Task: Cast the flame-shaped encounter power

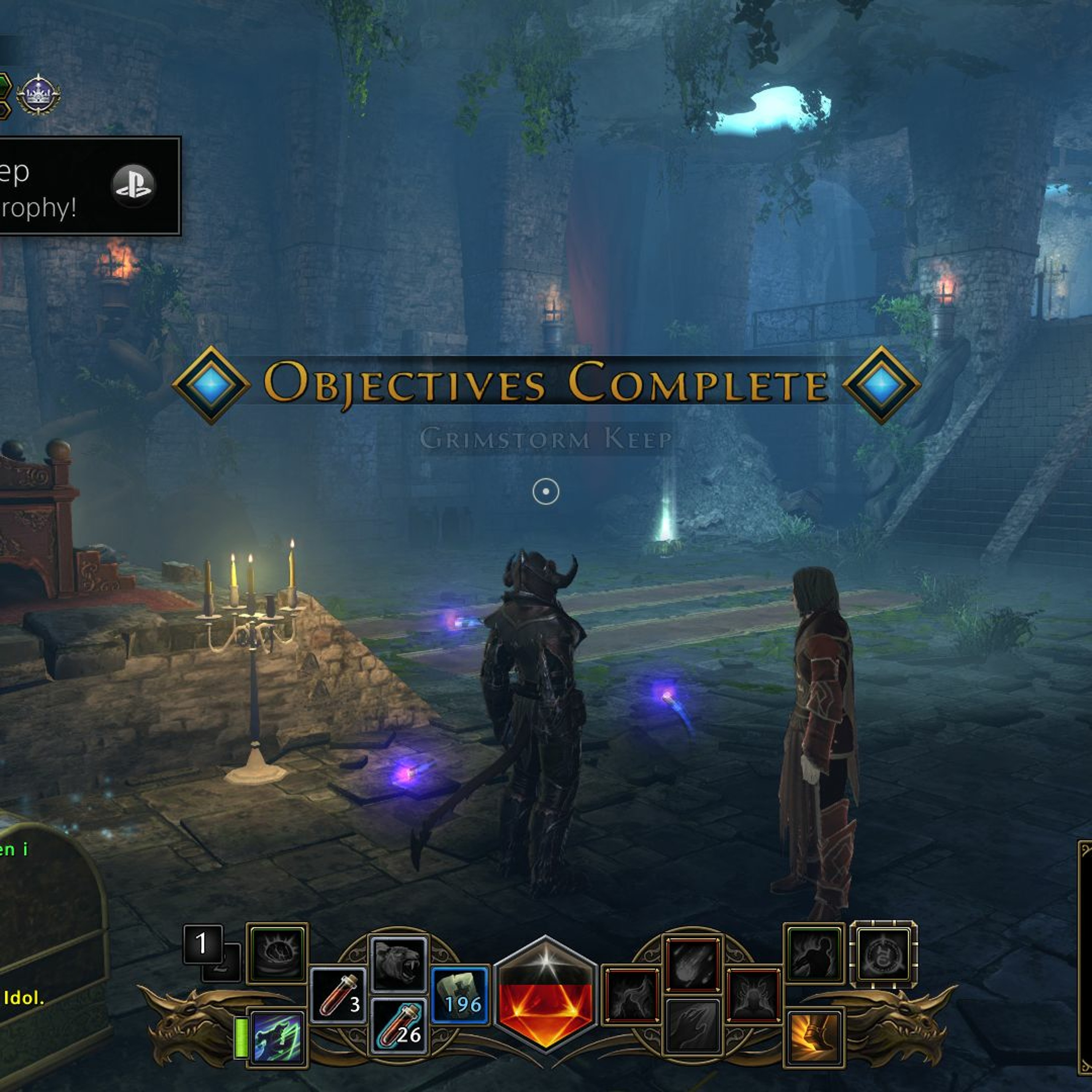Action: [631, 997]
